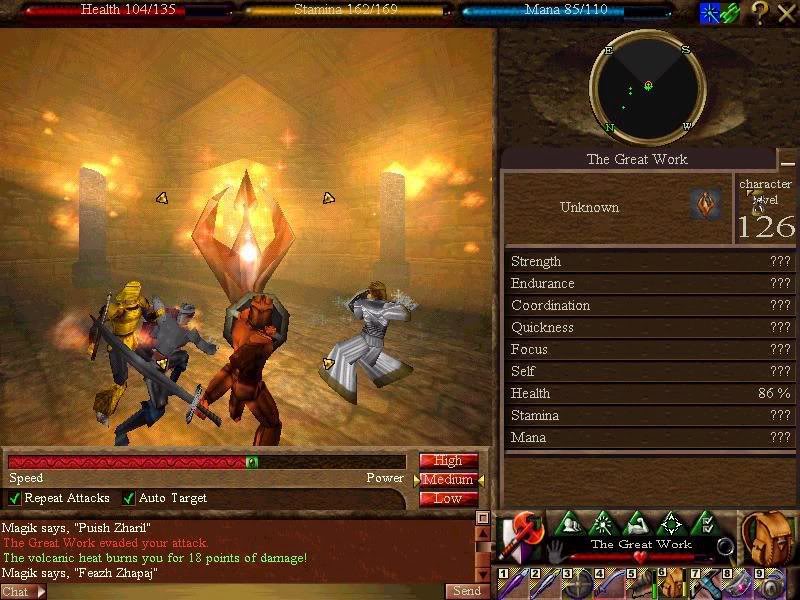This screenshot has width=800, height=600.
Task: Open the question mark help
Action: [x=760, y=12]
